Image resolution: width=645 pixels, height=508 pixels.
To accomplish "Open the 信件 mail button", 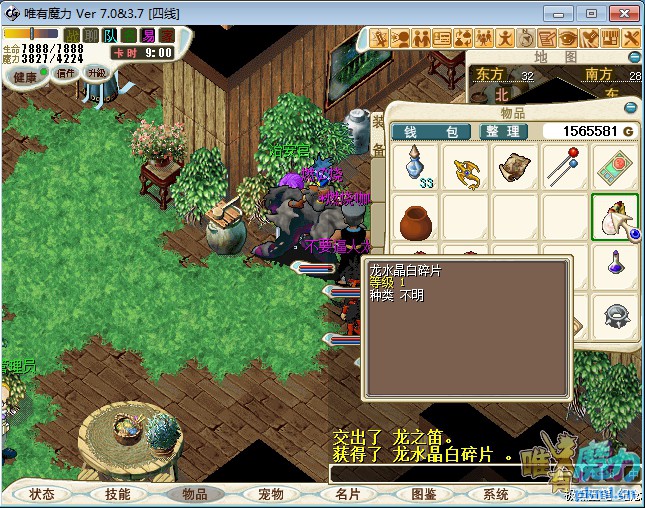I will click(66, 73).
